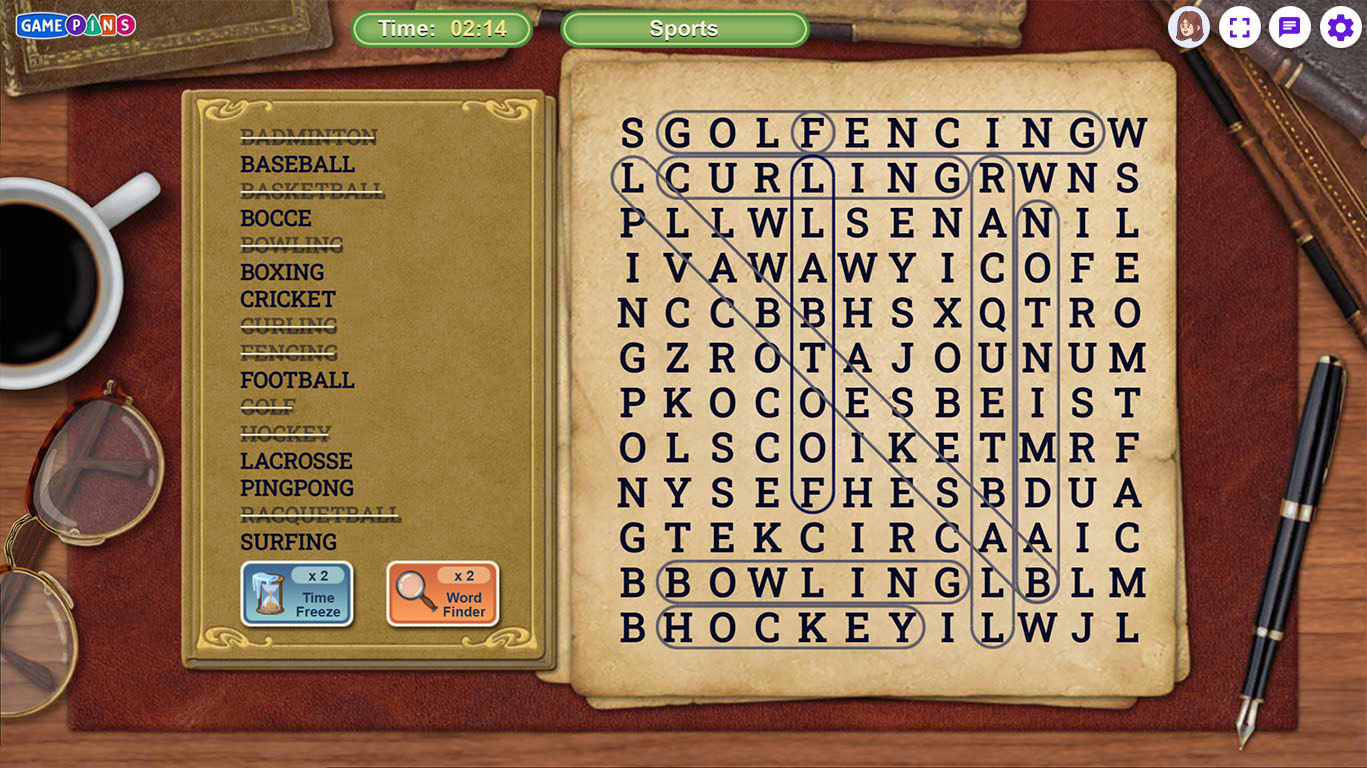Use the Word Finder hint button
The width and height of the screenshot is (1367, 768).
click(442, 593)
